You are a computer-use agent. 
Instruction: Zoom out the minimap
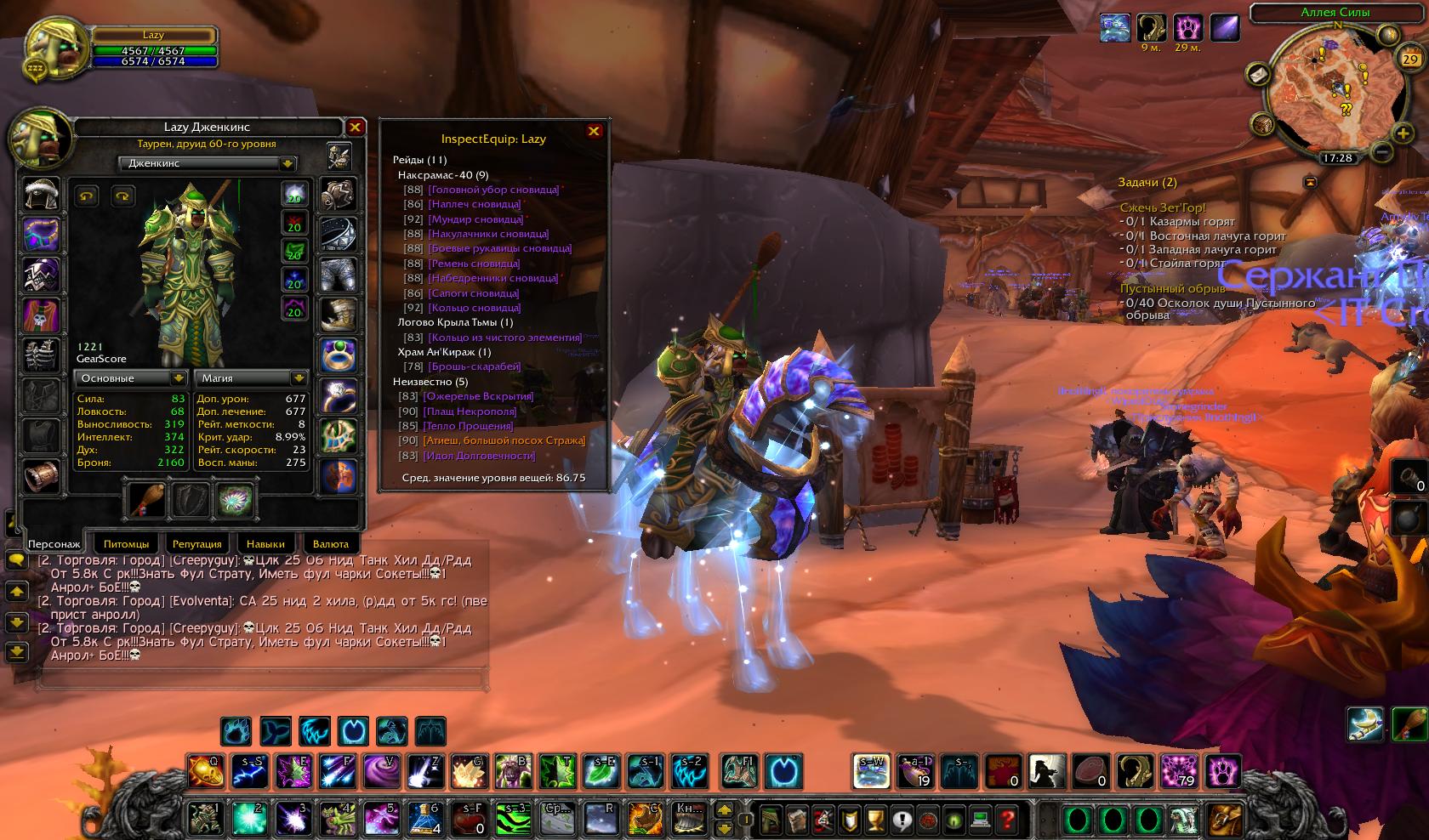point(1382,152)
